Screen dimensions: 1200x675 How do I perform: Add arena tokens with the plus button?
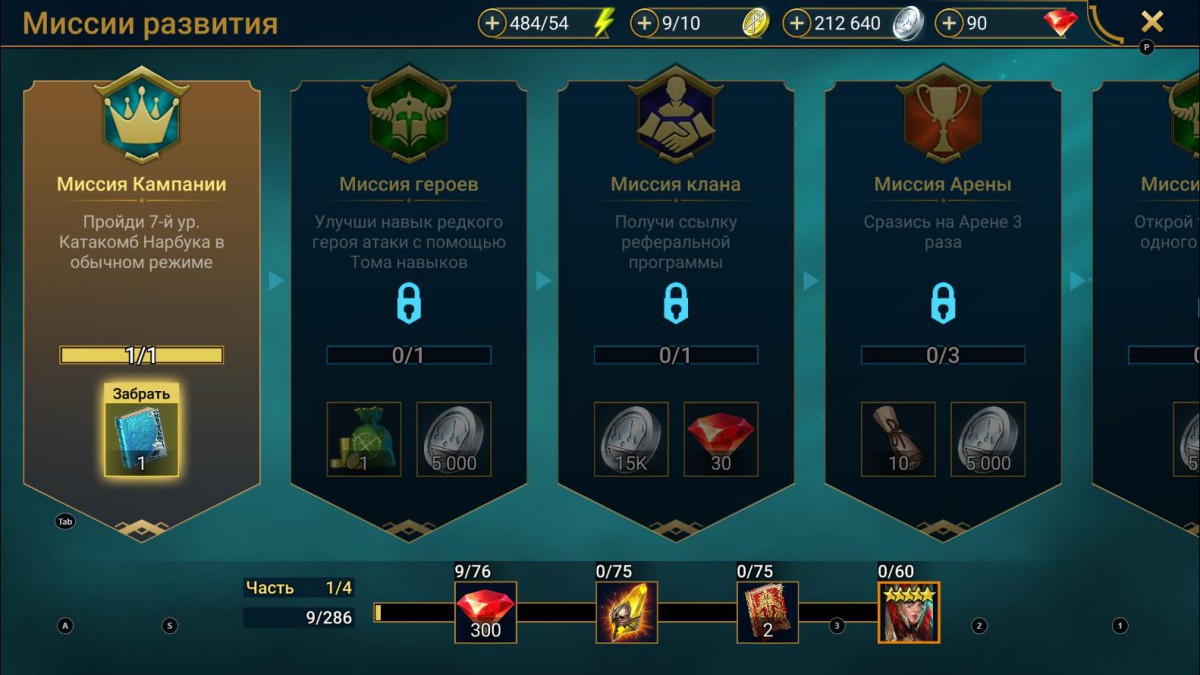(644, 23)
